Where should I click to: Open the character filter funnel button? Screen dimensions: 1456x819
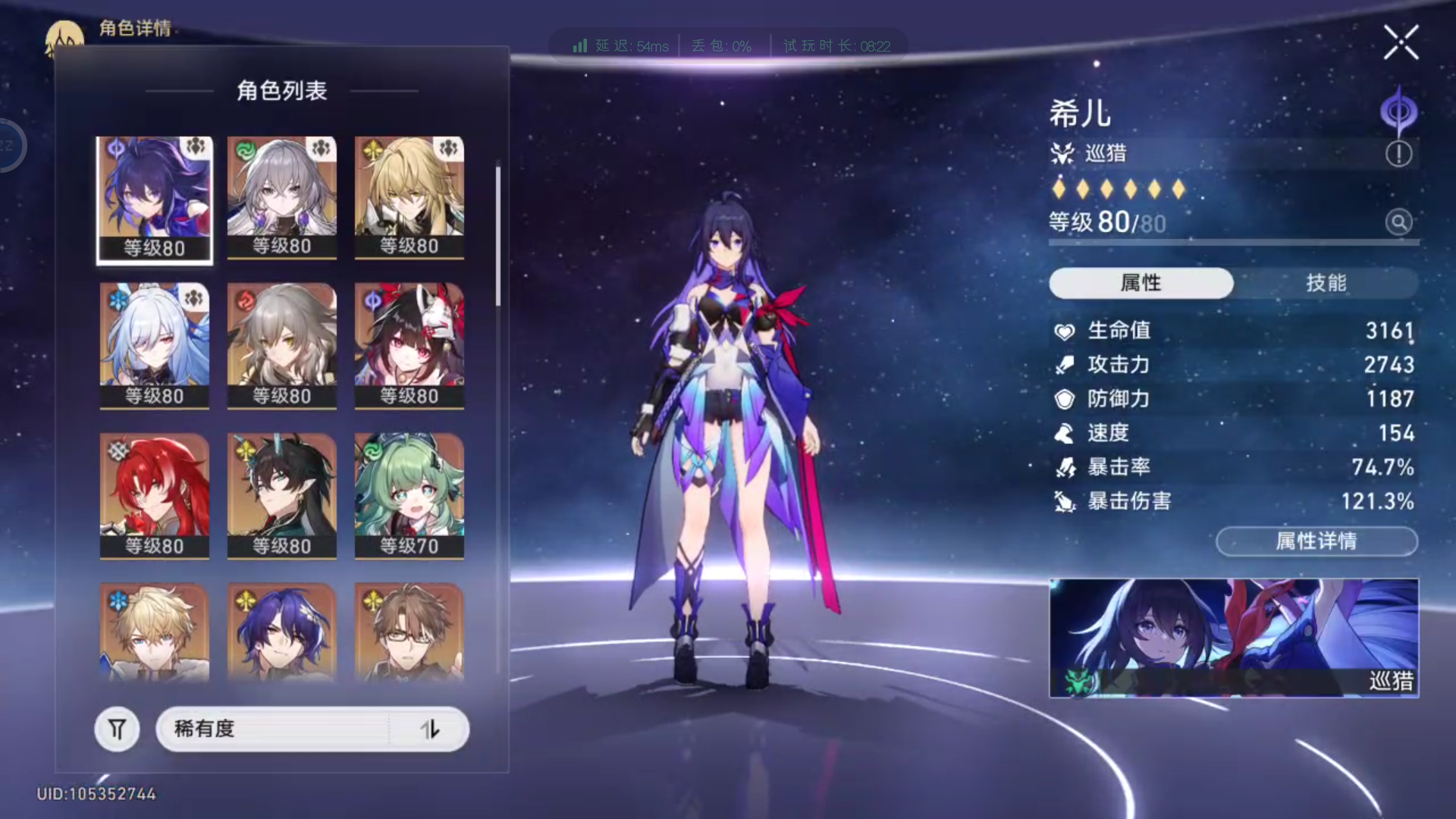(x=117, y=730)
